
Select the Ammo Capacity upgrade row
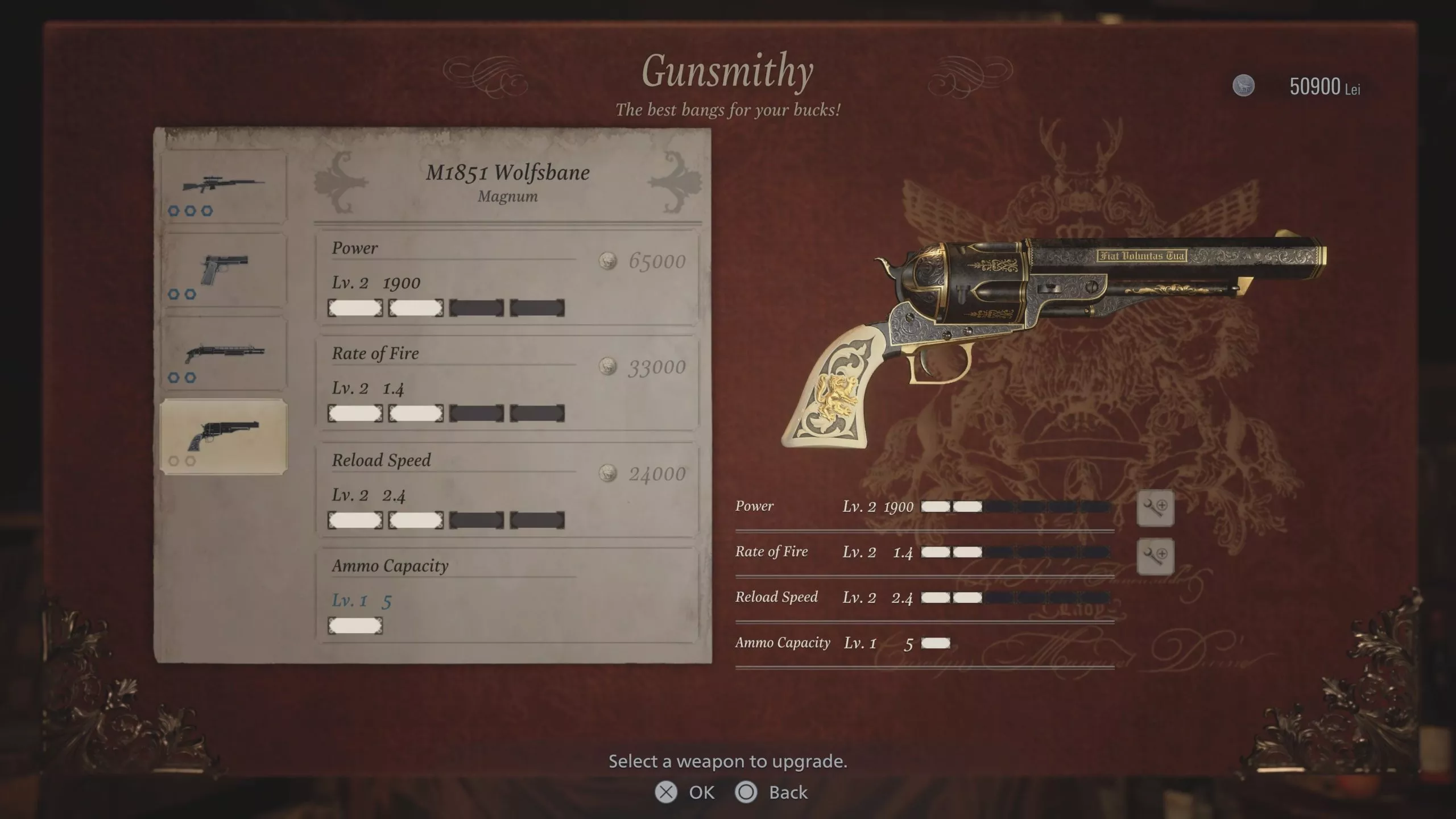tap(507, 595)
